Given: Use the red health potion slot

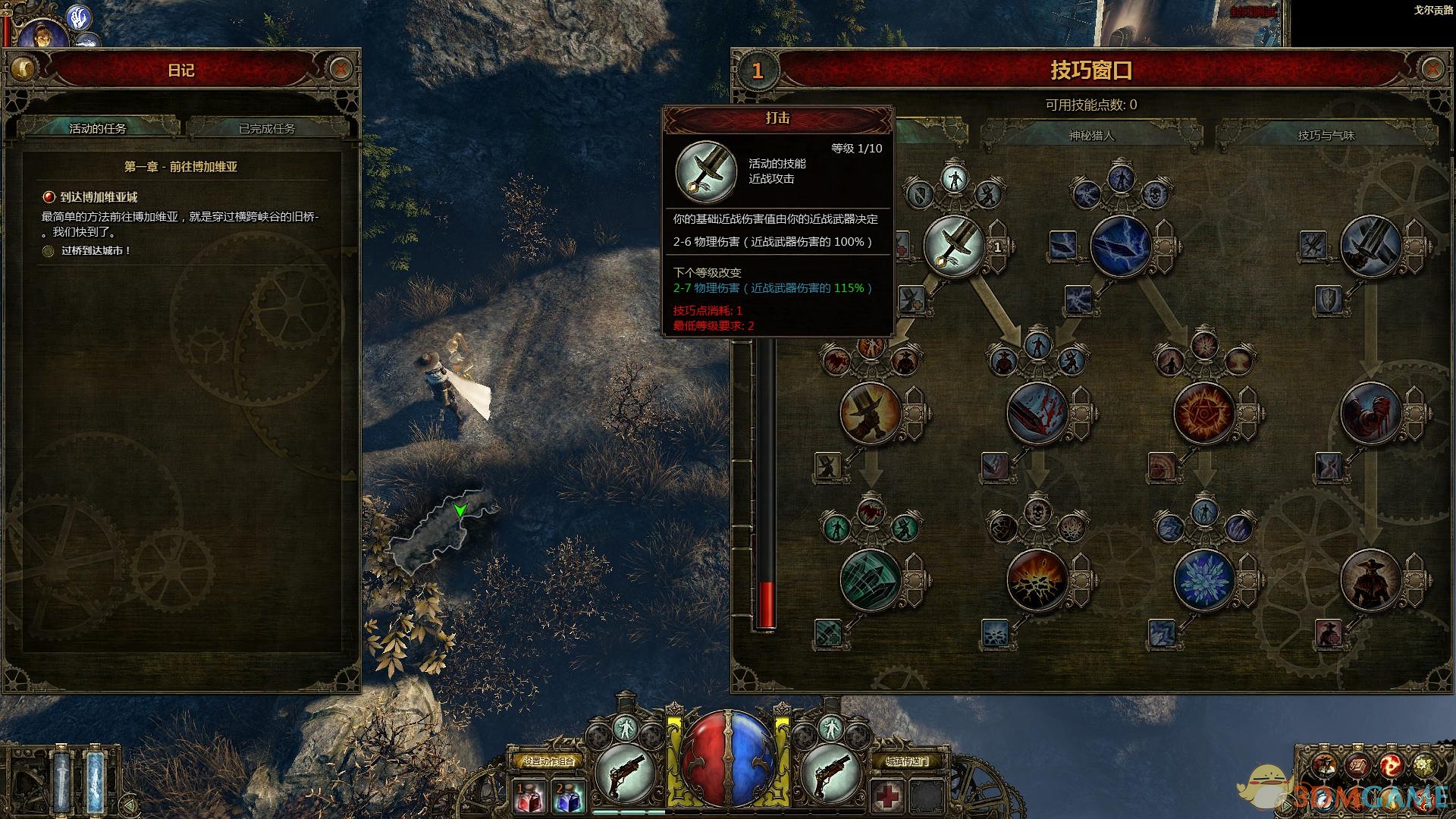Looking at the screenshot, I should 529,798.
